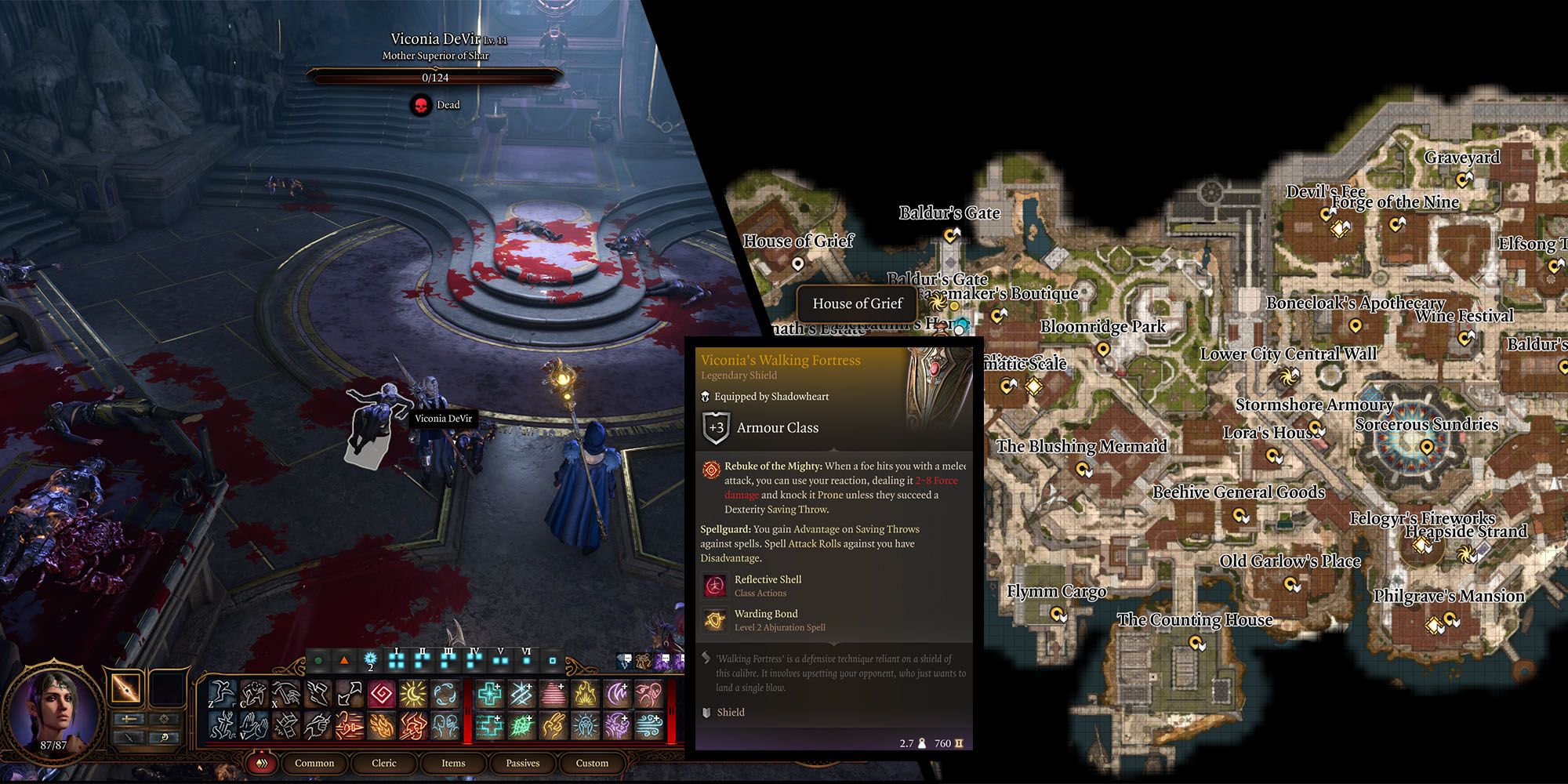This screenshot has width=1568, height=784.
Task: Switch to the Custom hotbar tab
Action: (592, 763)
